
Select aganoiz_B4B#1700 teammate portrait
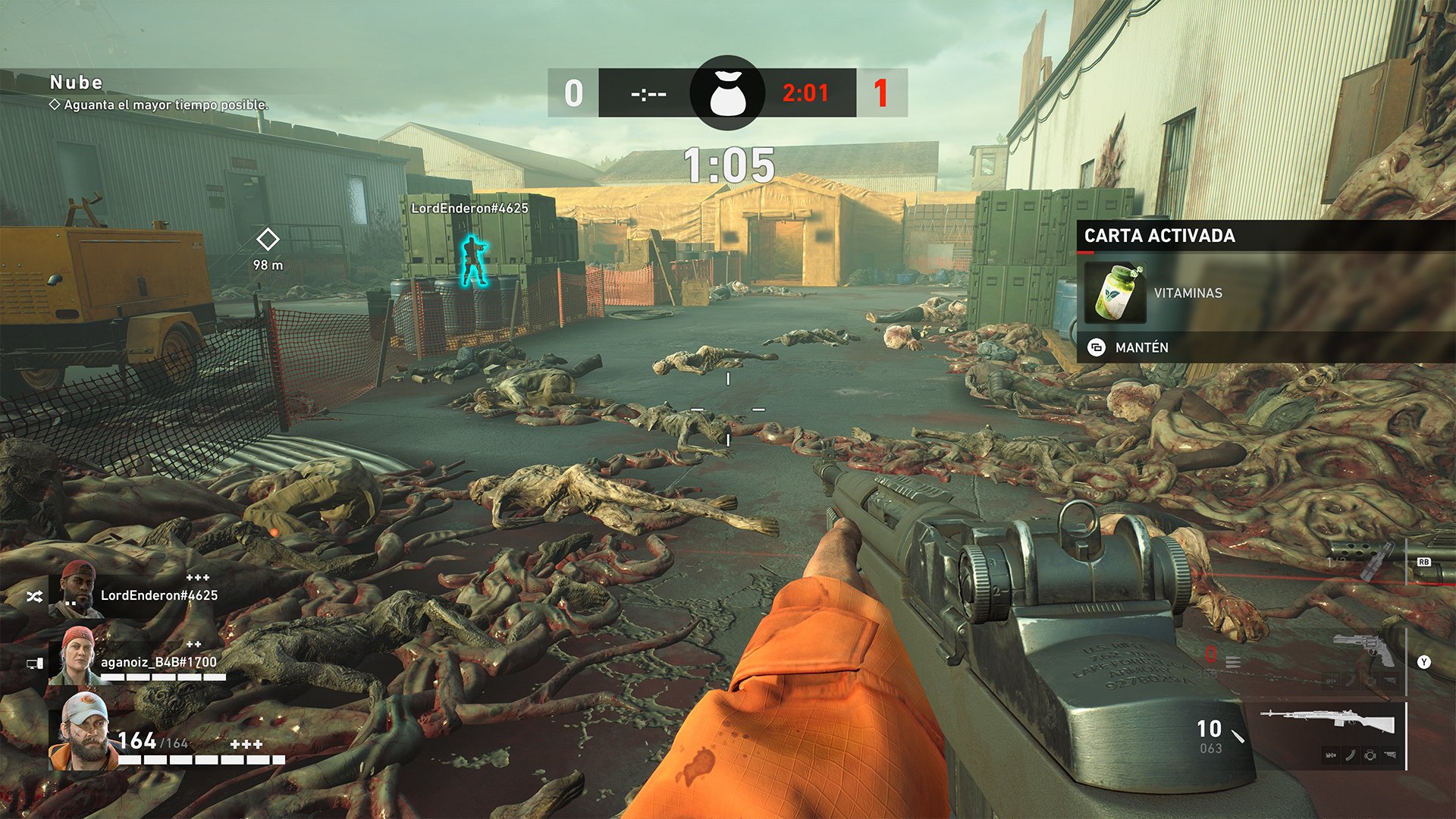pos(75,657)
